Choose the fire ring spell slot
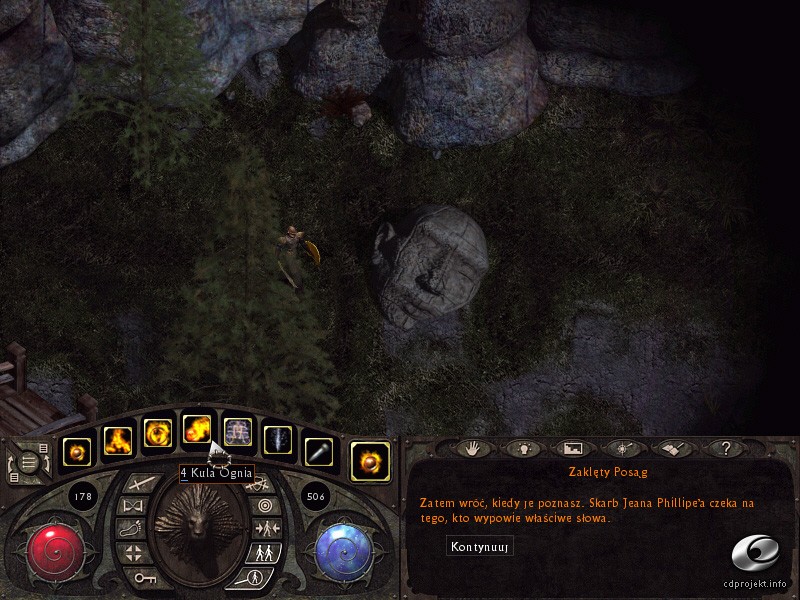 pos(157,433)
